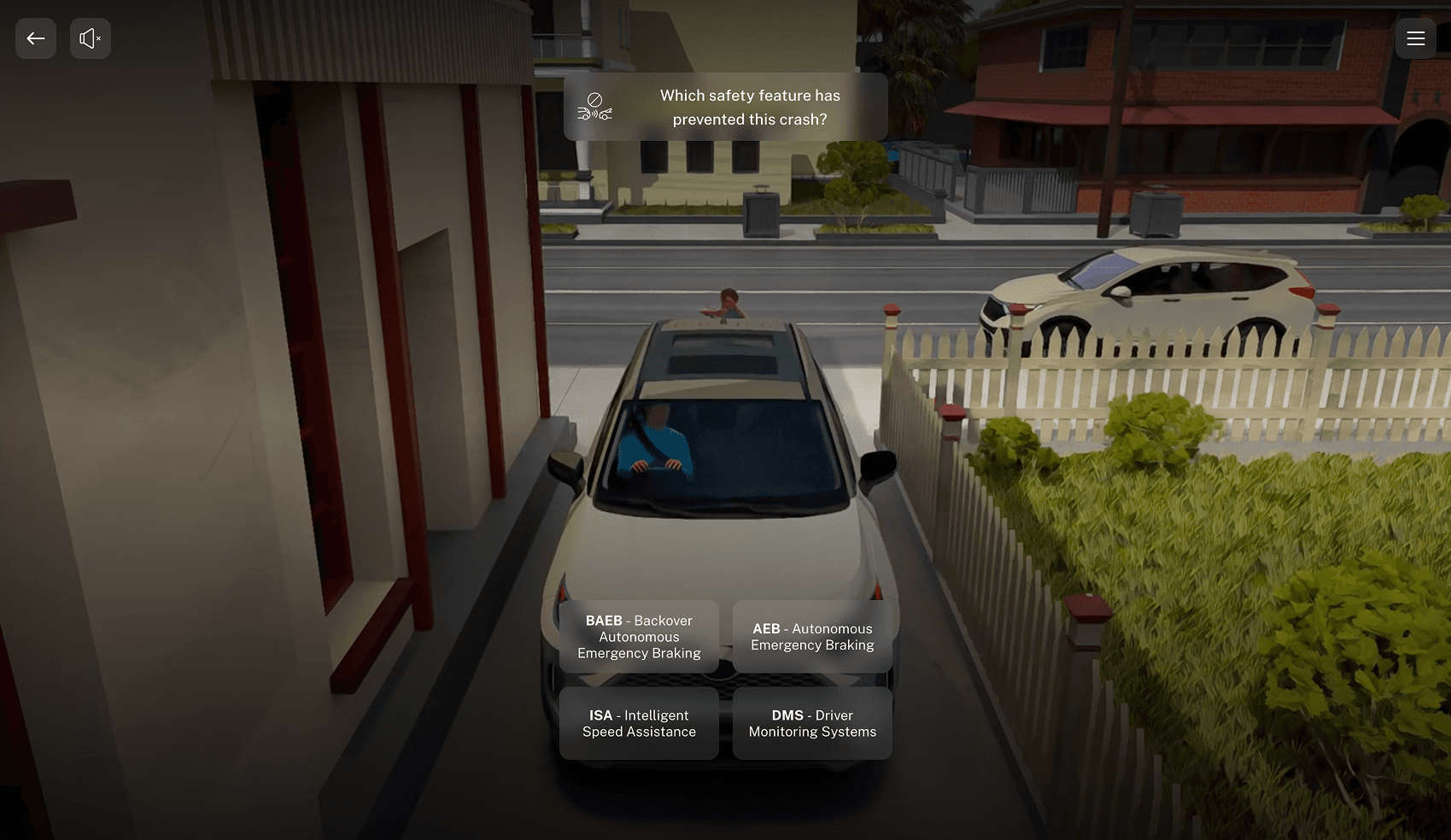This screenshot has height=840, width=1451.
Task: Choose BAEB - Backover Autonomous Emergency Braking
Action: tap(639, 637)
